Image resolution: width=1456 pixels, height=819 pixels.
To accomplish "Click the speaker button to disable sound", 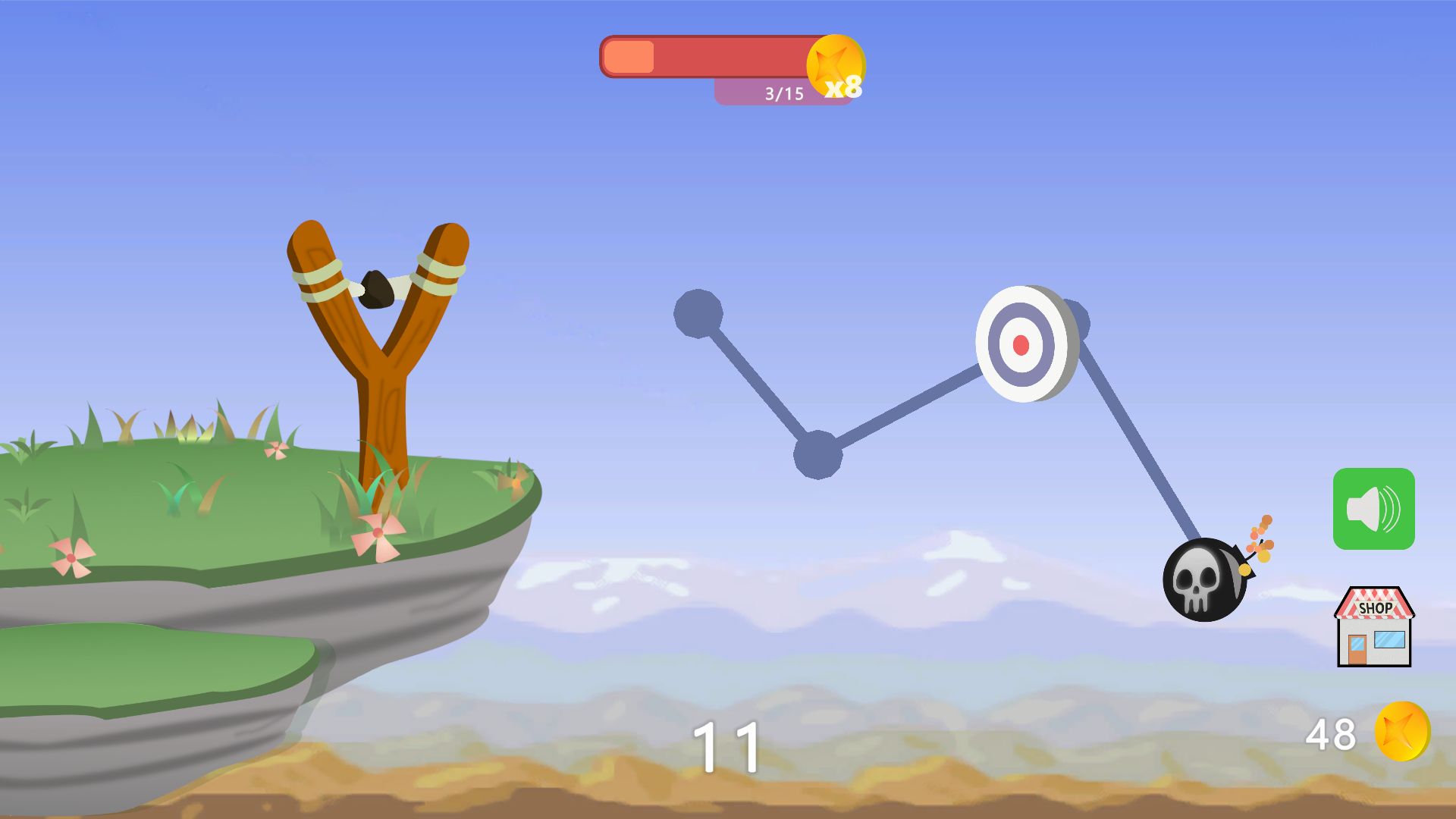I will coord(1374,508).
